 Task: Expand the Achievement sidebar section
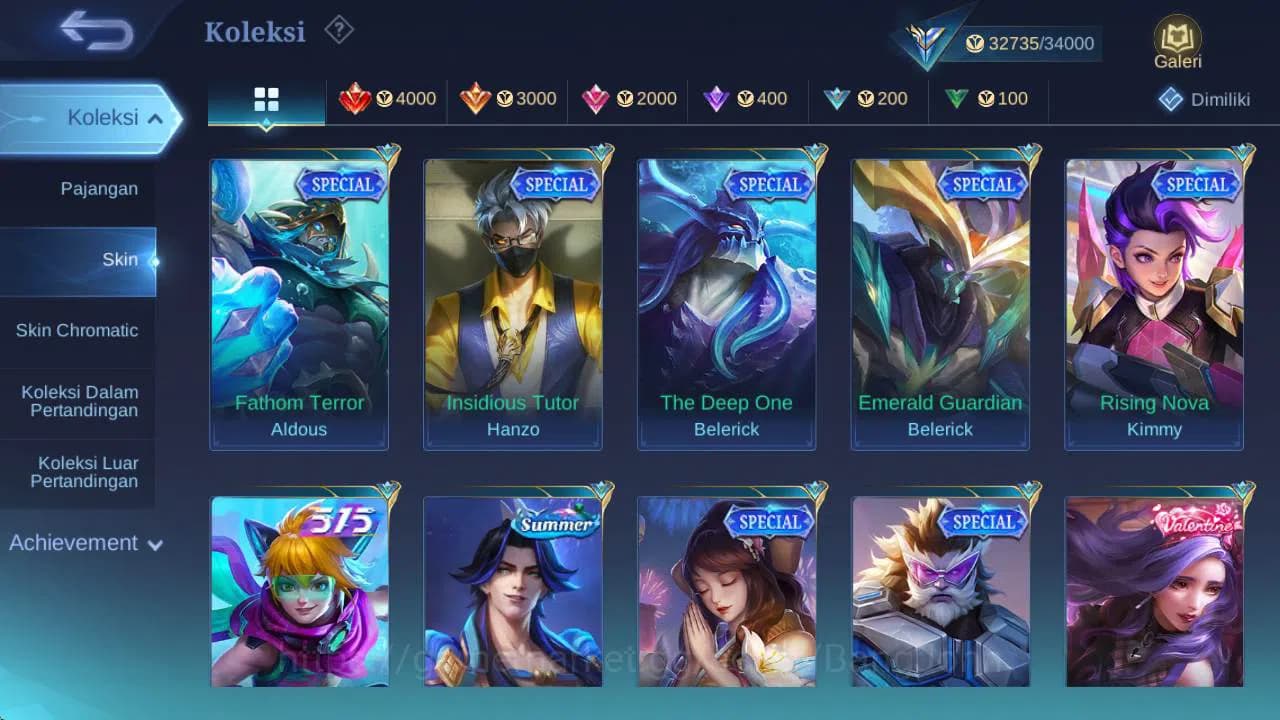point(85,543)
